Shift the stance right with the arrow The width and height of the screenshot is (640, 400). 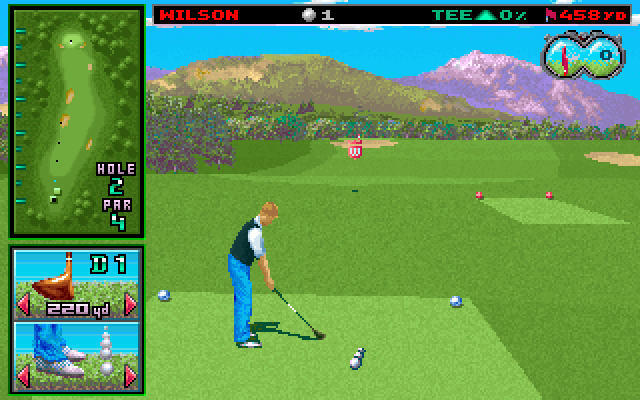(x=130, y=375)
